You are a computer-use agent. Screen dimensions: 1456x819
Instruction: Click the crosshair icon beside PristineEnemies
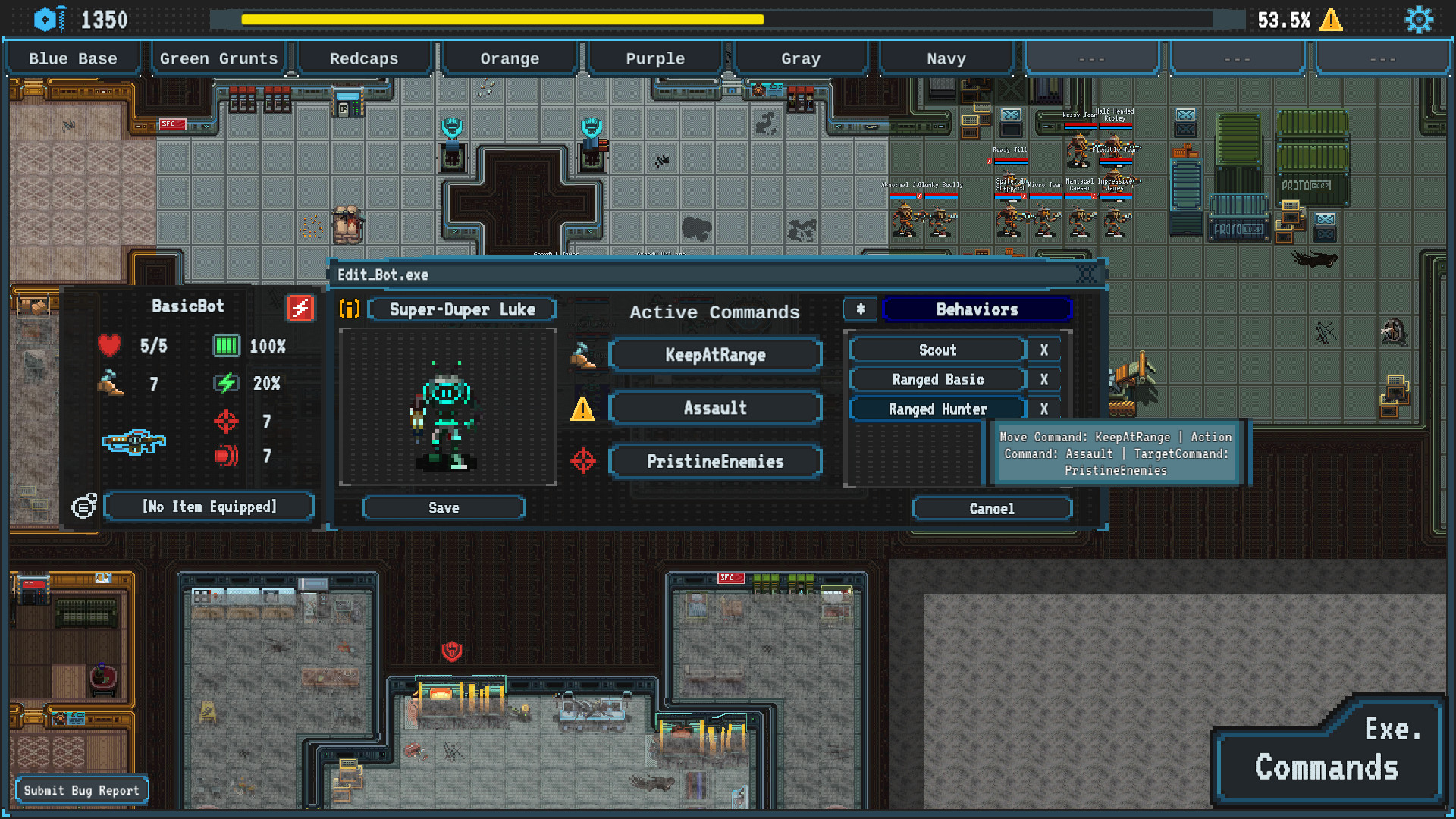coord(582,460)
